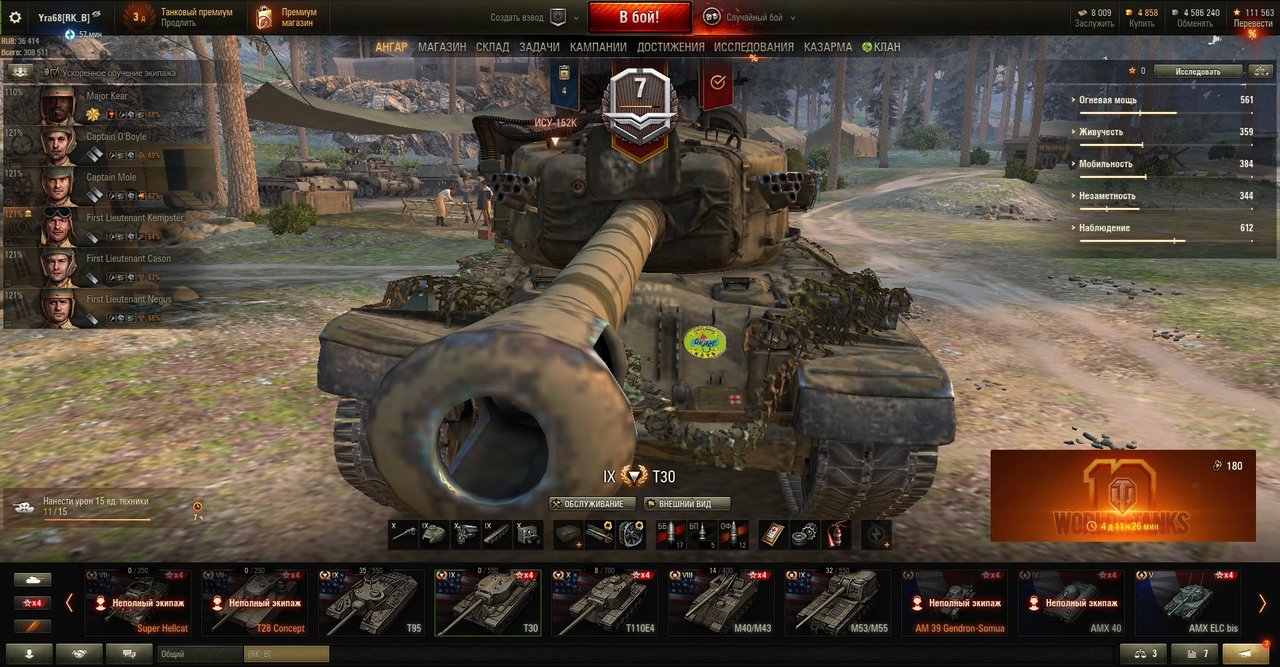Screen dimensions: 1280x667
Task: Click the Исследовать research button
Action: tap(1198, 72)
